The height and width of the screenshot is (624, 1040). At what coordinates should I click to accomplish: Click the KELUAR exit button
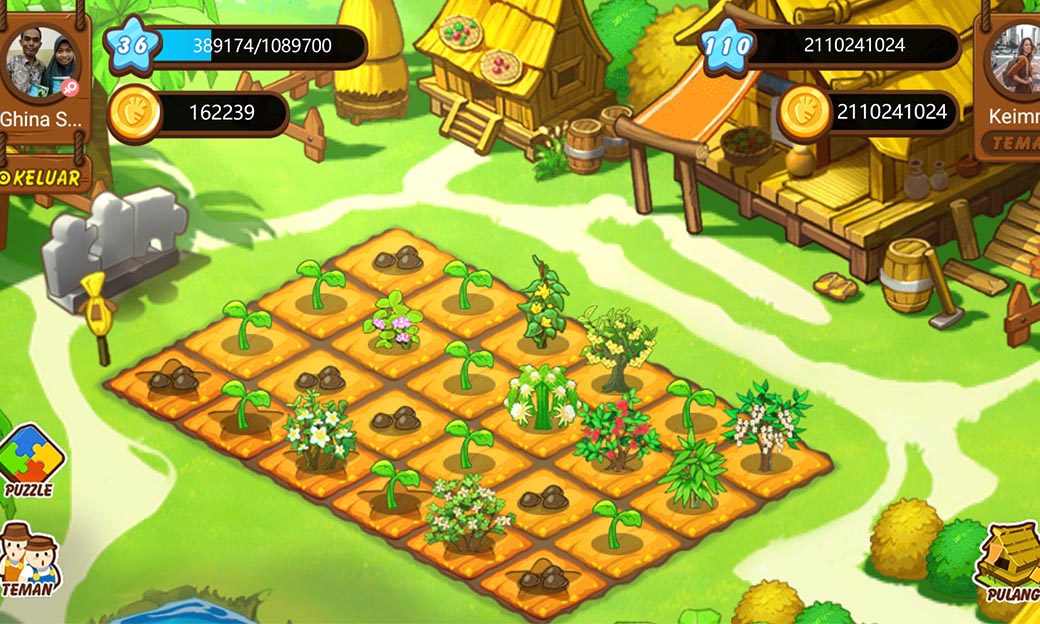tap(45, 177)
